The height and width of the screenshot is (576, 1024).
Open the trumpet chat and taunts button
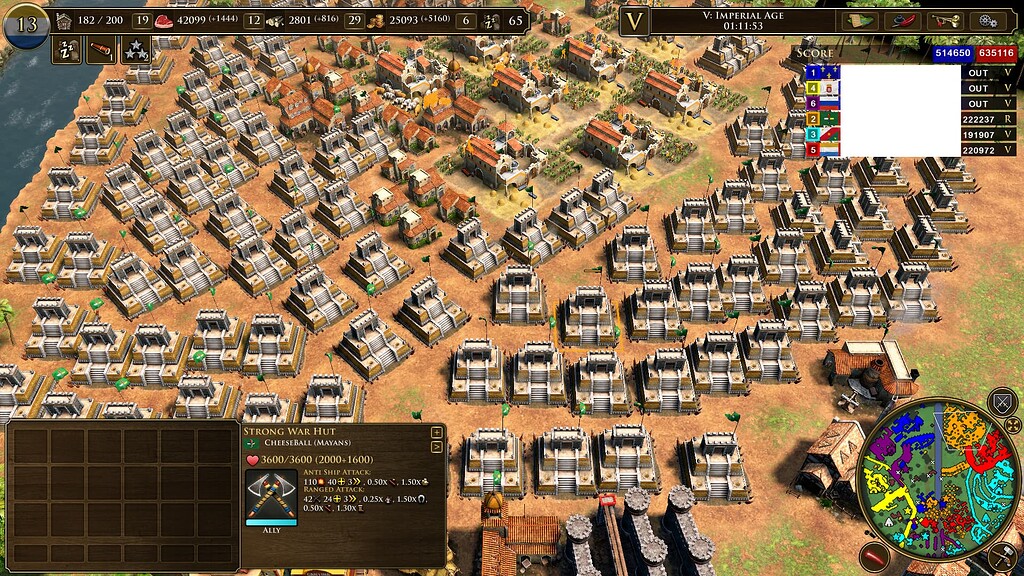pos(946,21)
